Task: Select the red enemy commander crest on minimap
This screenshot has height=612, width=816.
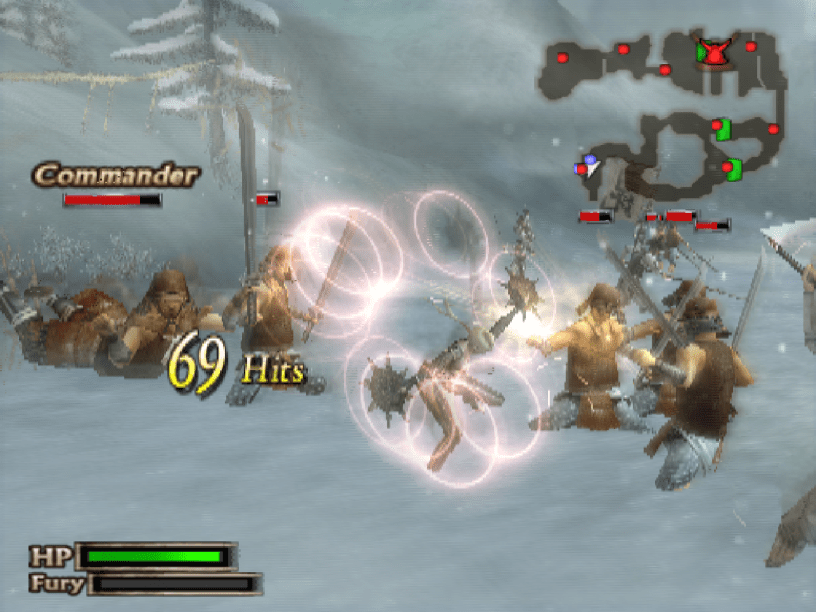Action: (x=713, y=52)
